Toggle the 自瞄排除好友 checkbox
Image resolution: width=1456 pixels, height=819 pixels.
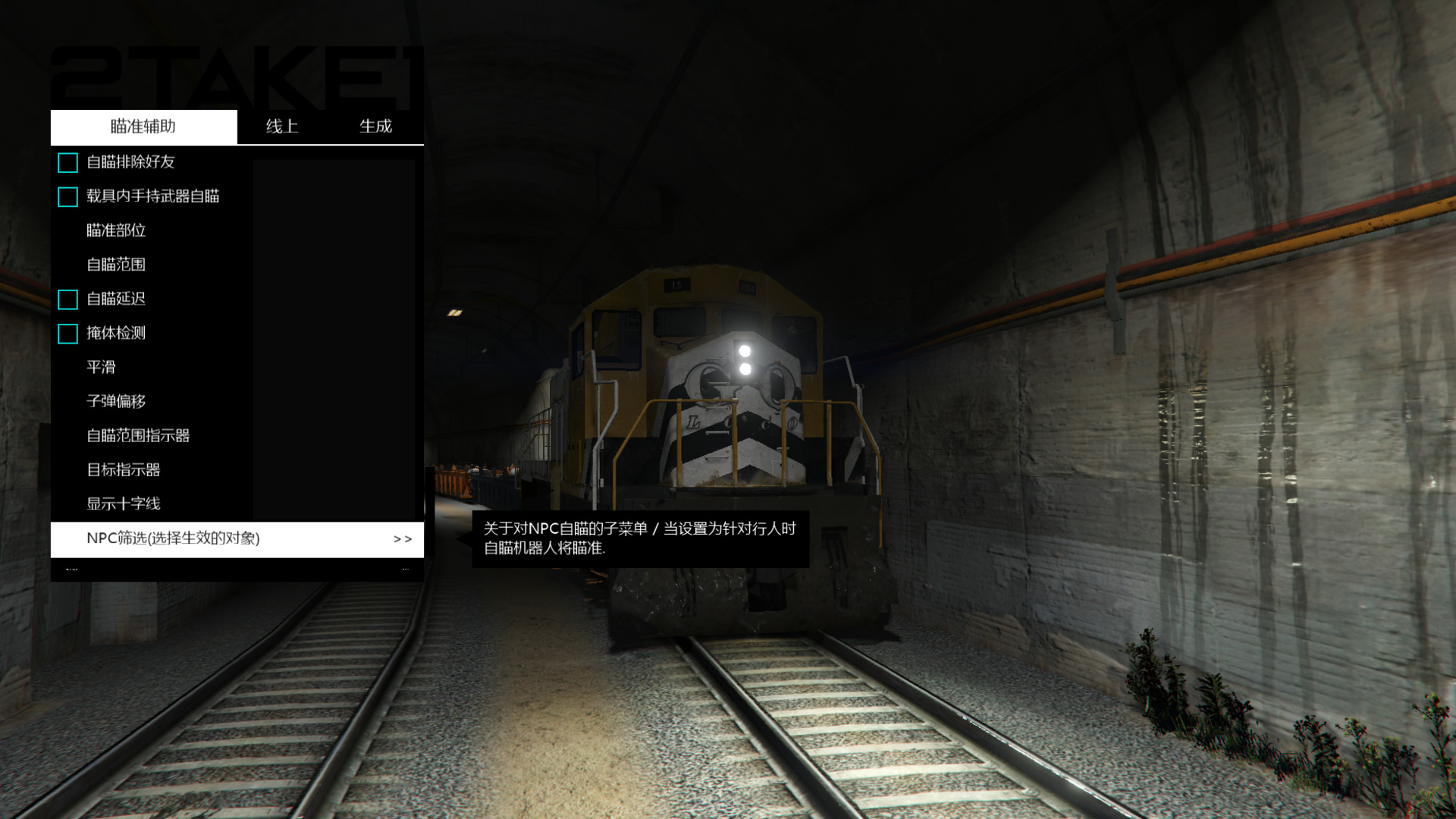click(x=68, y=162)
